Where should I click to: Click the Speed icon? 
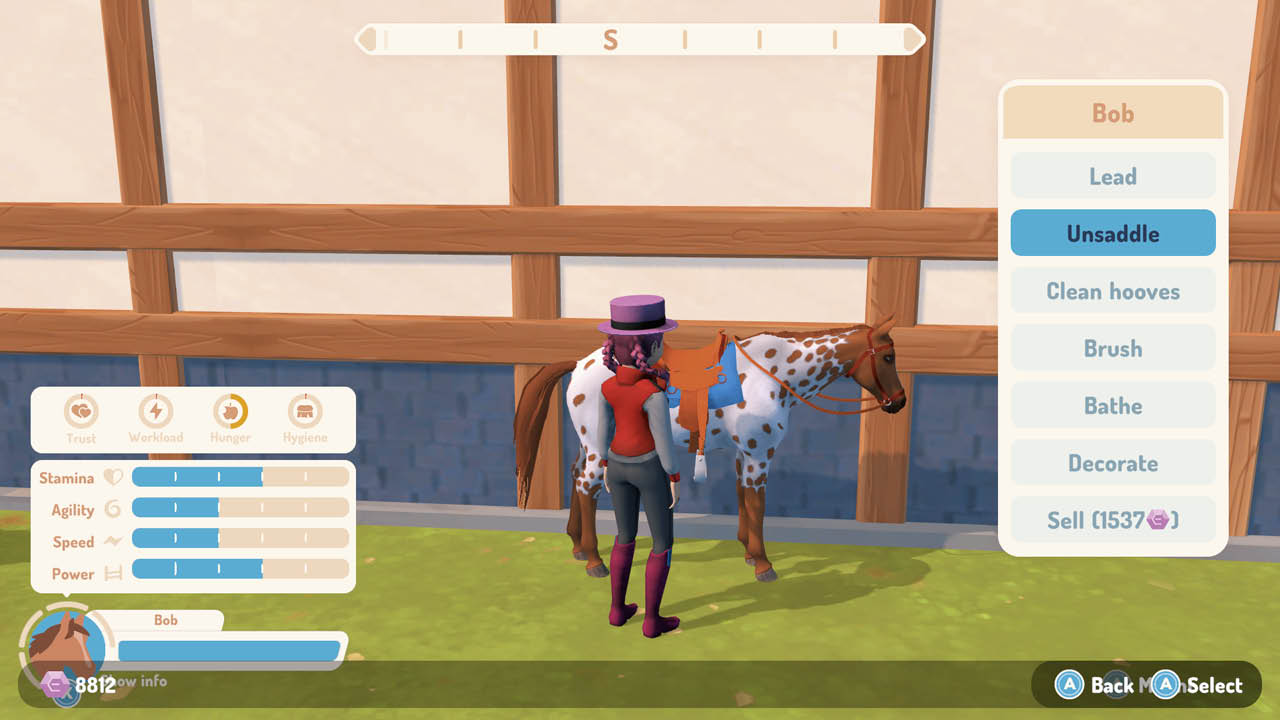click(111, 541)
